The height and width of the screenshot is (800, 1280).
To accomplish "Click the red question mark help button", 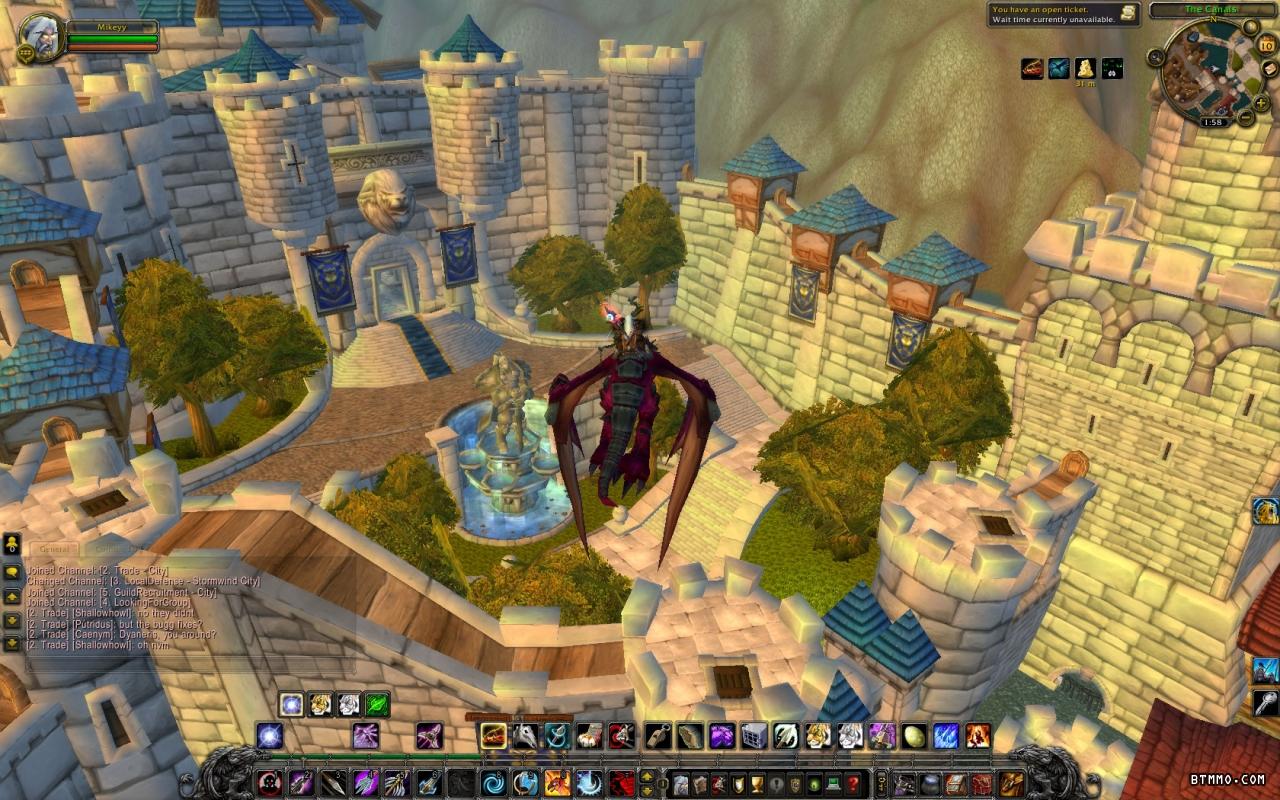I will tap(852, 783).
